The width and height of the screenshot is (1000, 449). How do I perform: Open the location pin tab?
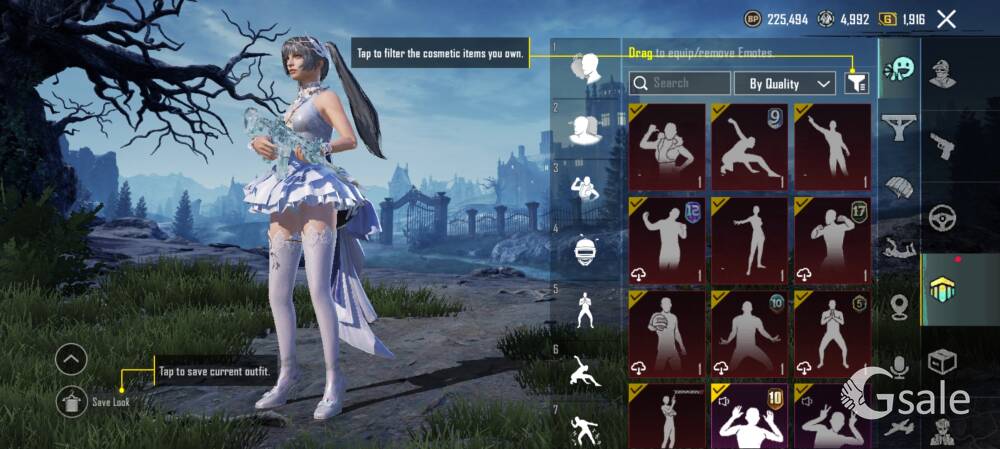coord(899,307)
